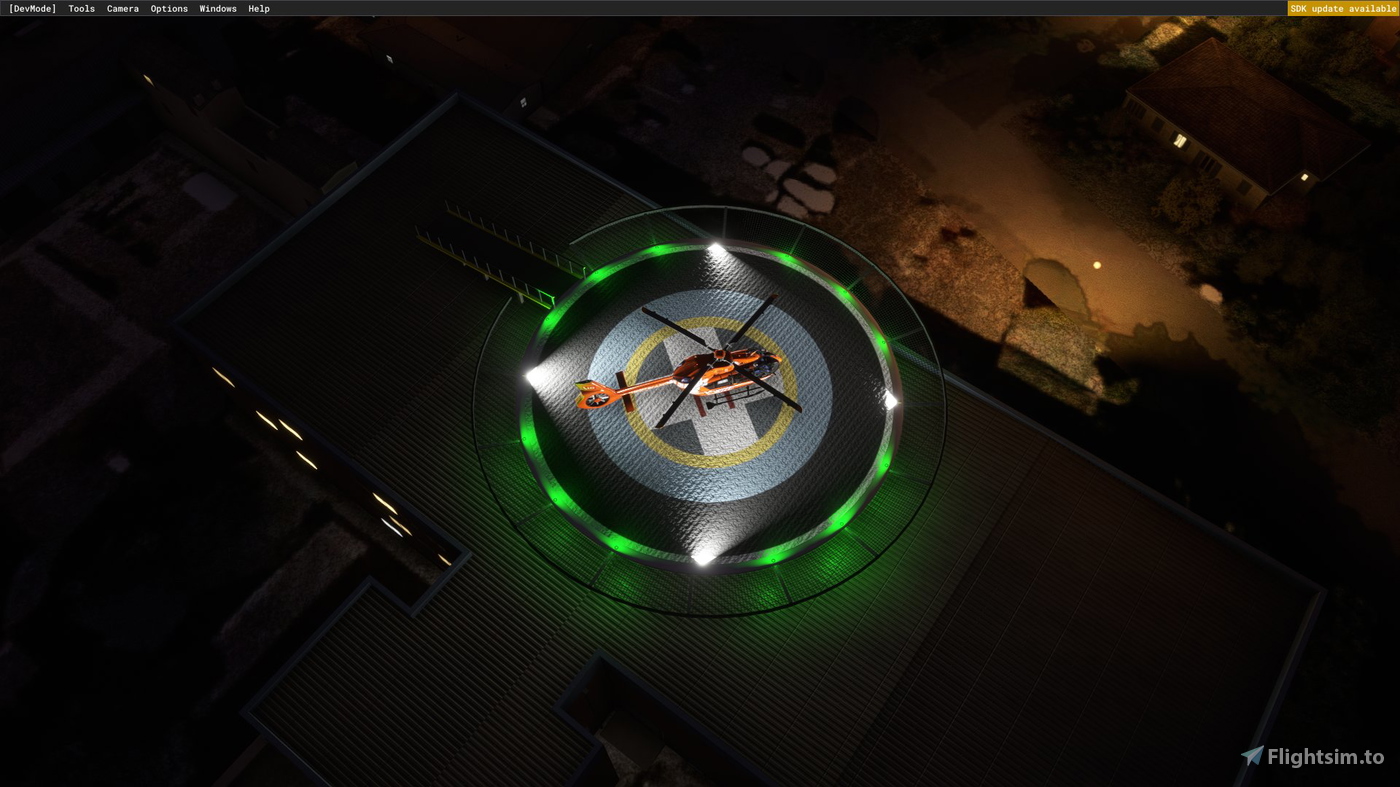Click the SDK update available notification

1342,8
